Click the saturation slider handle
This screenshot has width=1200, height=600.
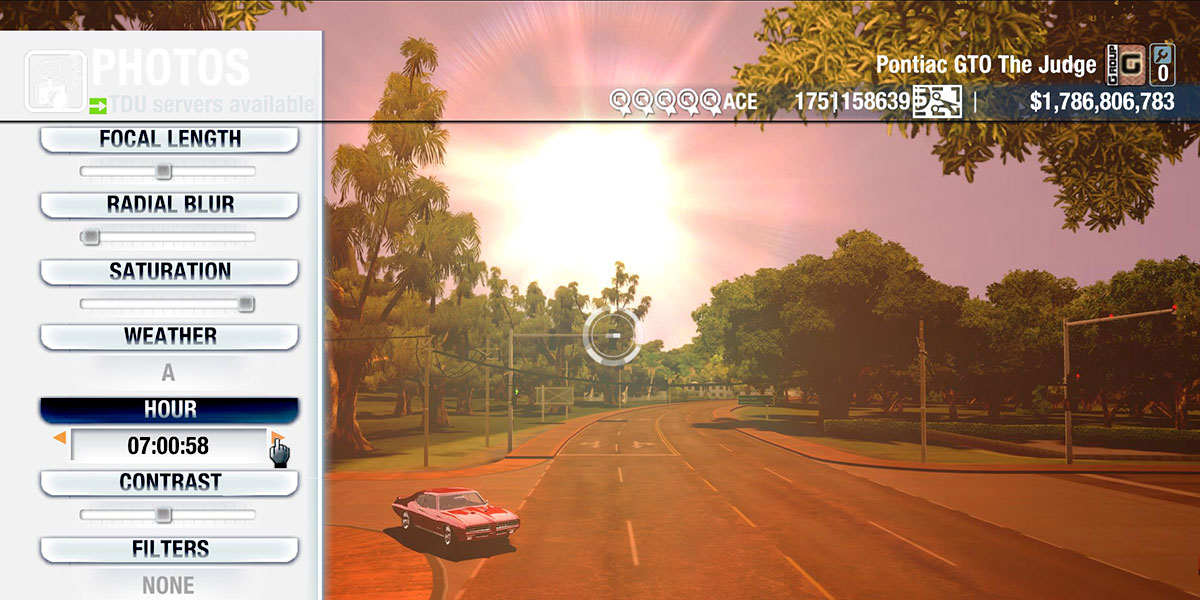coord(245,304)
